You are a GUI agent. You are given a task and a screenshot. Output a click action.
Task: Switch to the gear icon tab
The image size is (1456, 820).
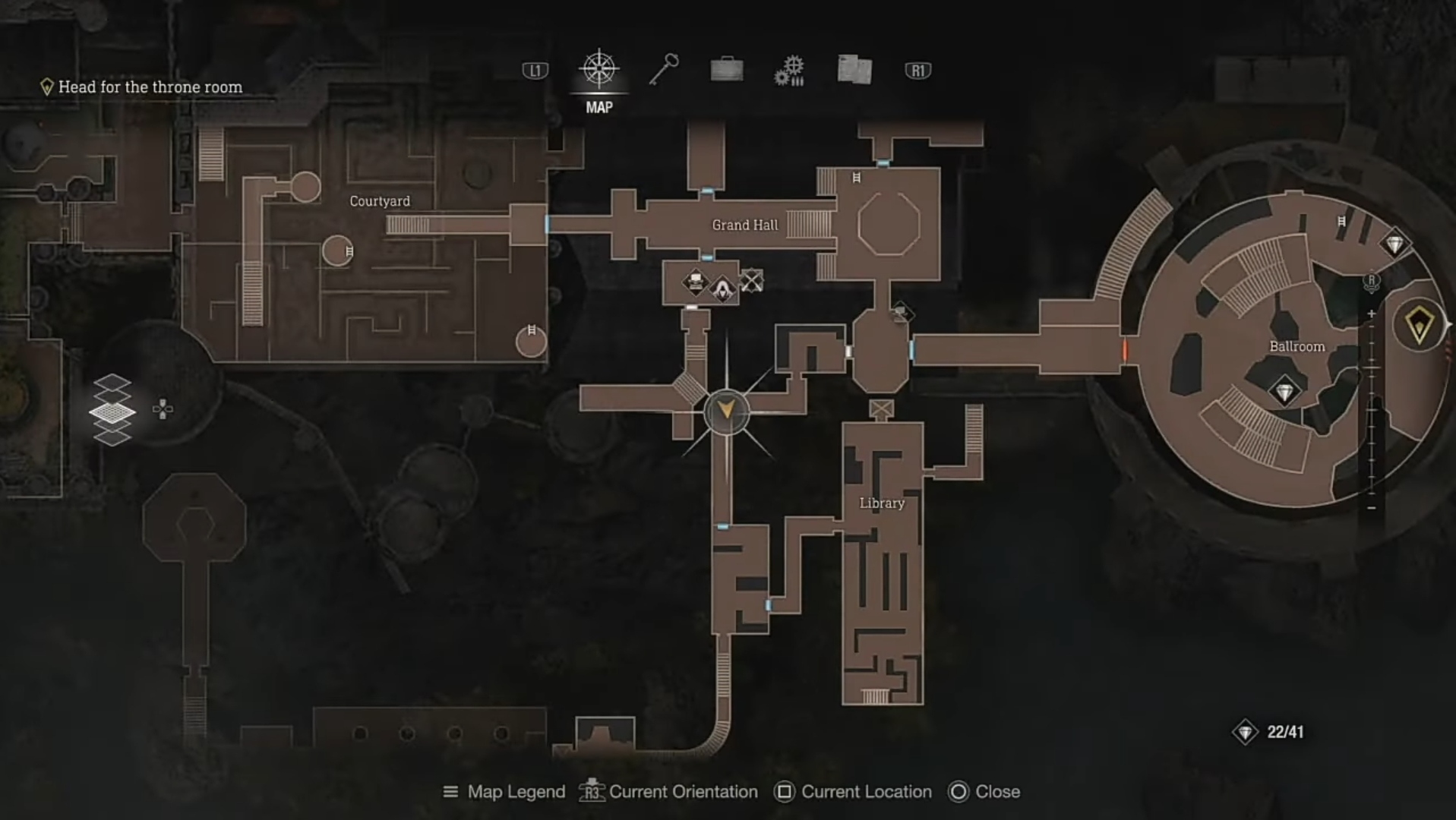coord(790,71)
